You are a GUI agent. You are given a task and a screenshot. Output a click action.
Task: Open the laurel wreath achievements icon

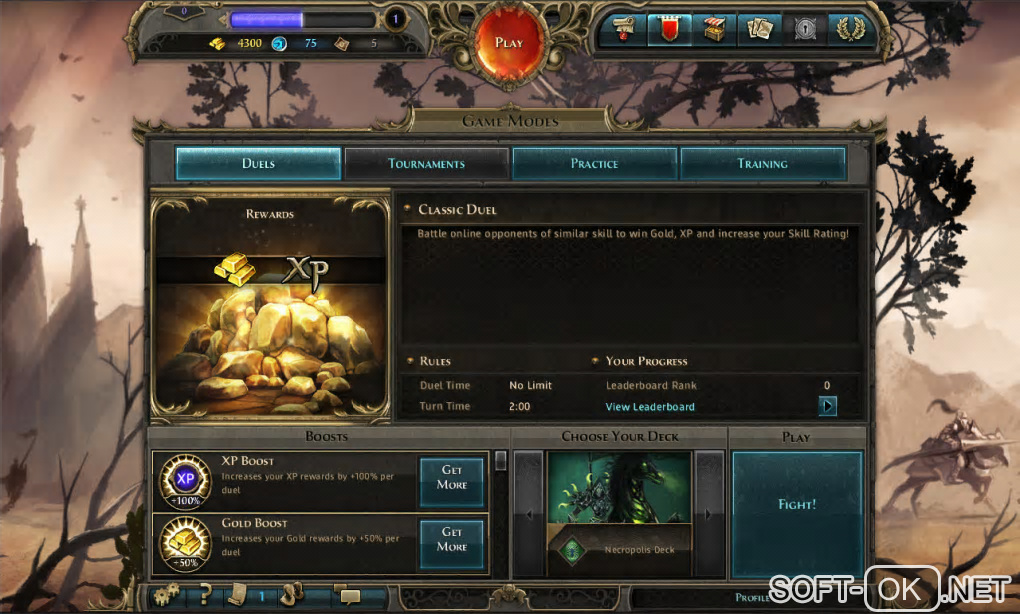click(848, 30)
